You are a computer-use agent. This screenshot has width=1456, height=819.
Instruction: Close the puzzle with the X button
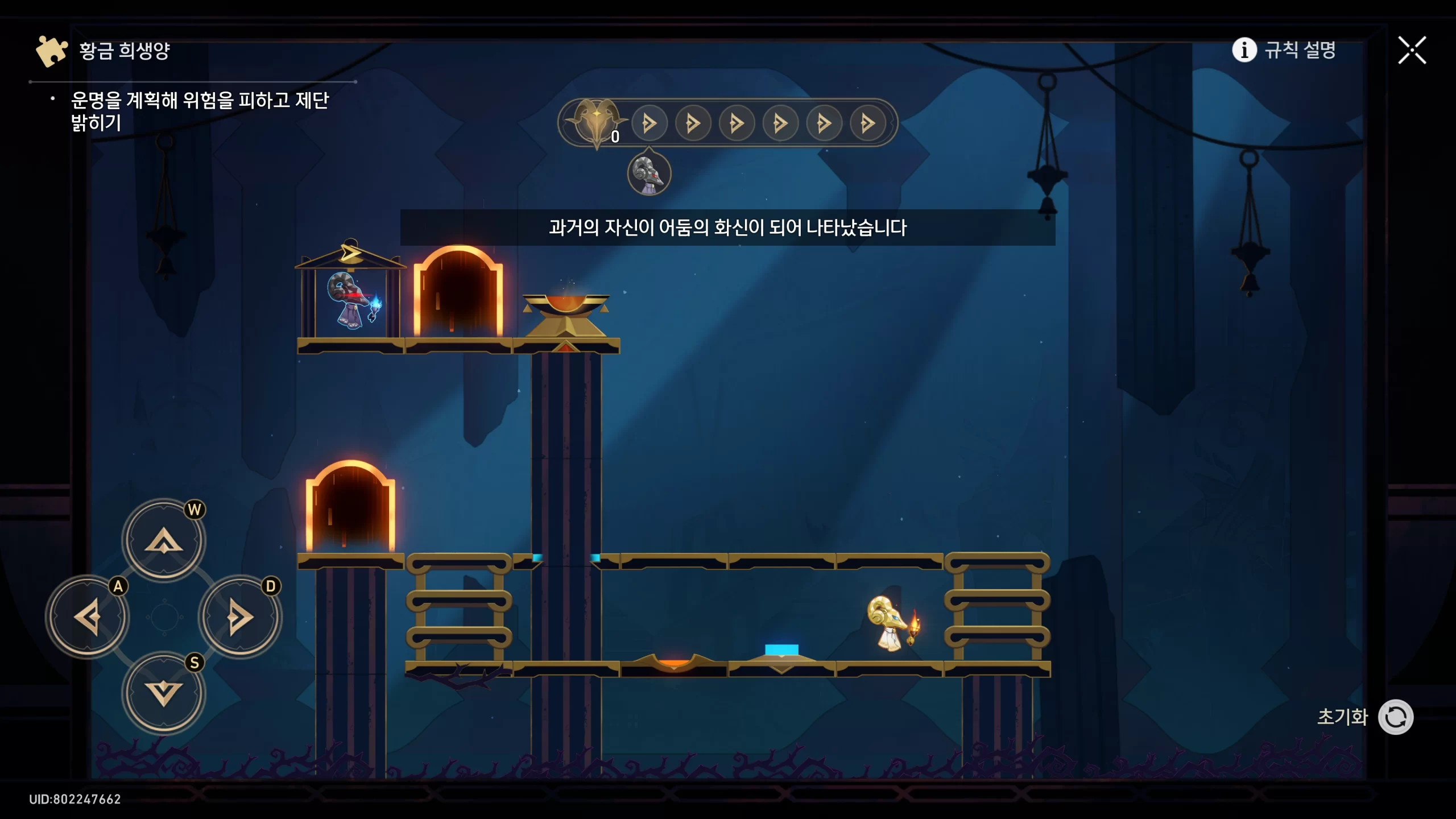[x=1412, y=51]
